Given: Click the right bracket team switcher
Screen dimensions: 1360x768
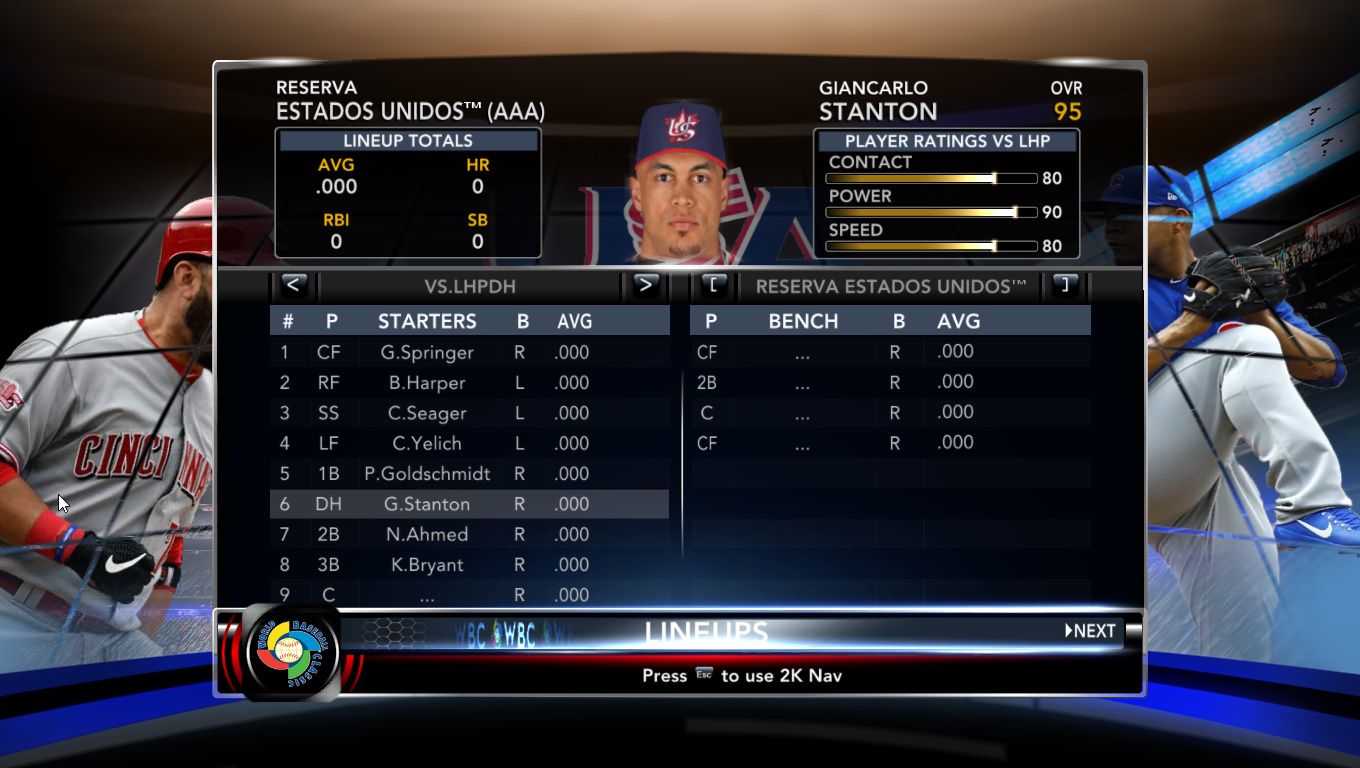Looking at the screenshot, I should (x=1064, y=286).
